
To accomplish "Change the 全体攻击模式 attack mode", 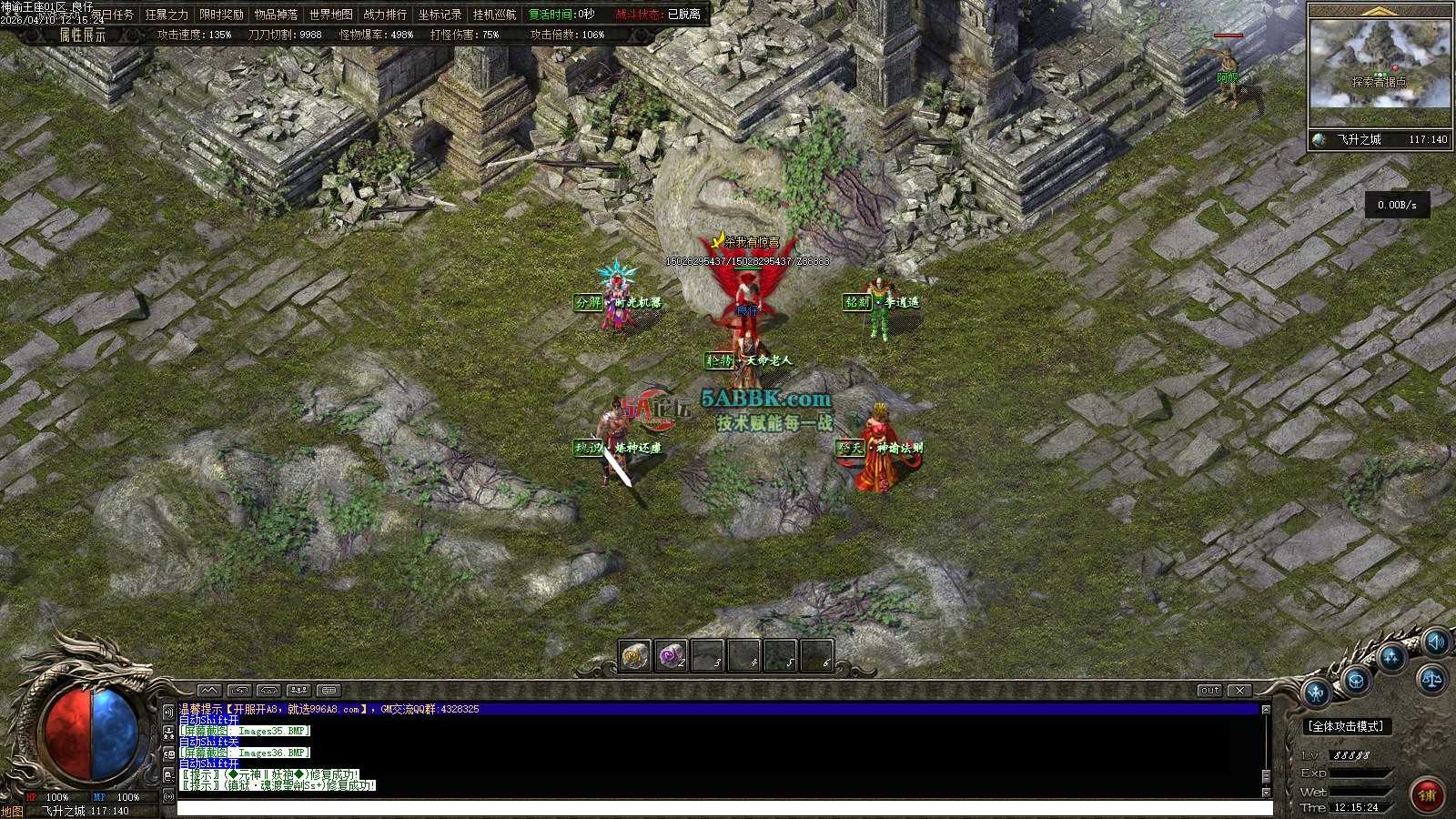I will point(1347,726).
